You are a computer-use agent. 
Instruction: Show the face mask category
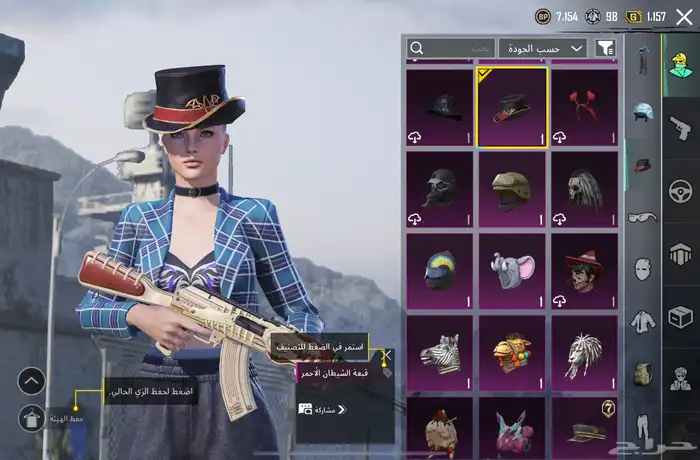click(642, 270)
